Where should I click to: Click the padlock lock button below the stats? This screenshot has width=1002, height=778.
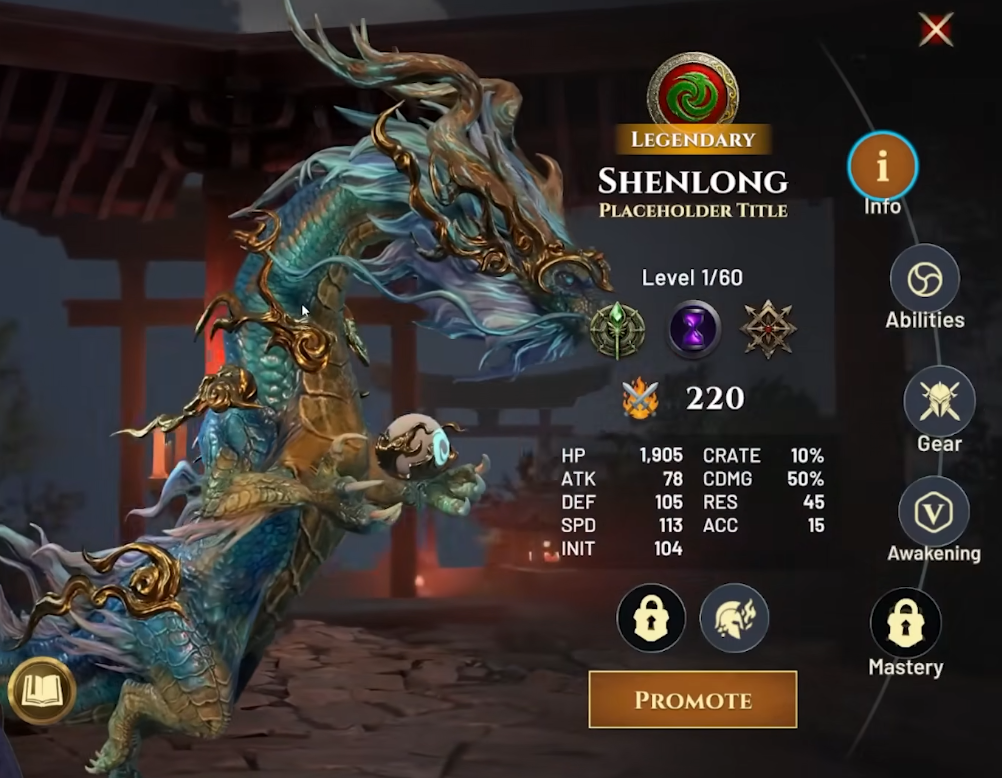pos(651,618)
